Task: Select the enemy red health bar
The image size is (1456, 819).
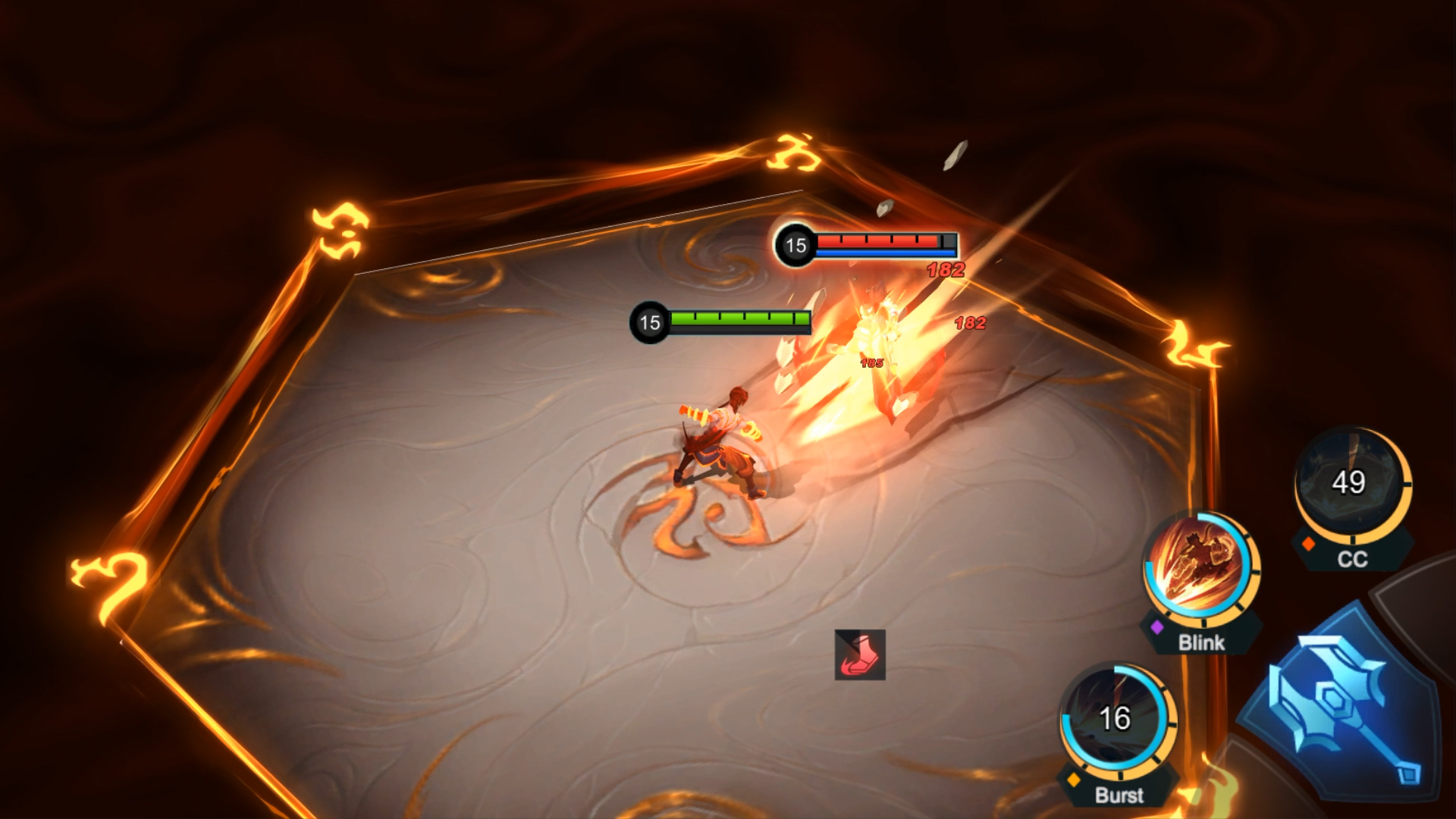Action: [x=880, y=240]
